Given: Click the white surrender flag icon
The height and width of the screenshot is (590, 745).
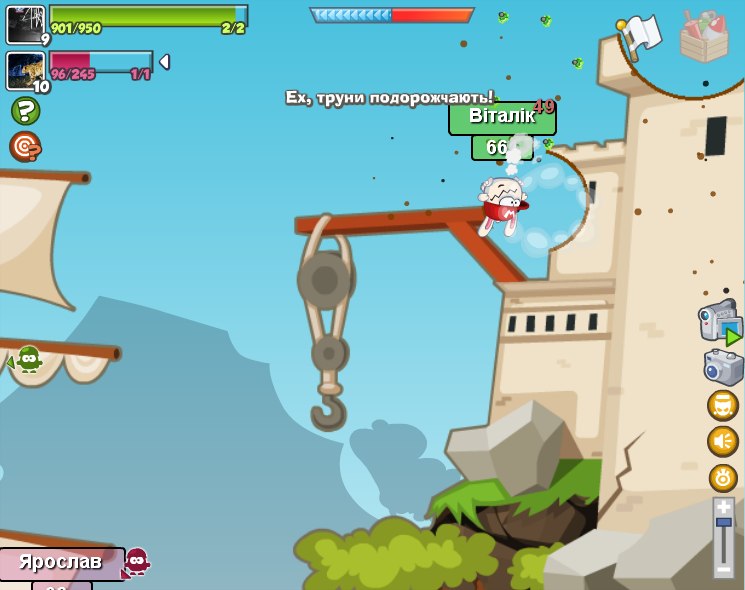Looking at the screenshot, I should point(640,35).
